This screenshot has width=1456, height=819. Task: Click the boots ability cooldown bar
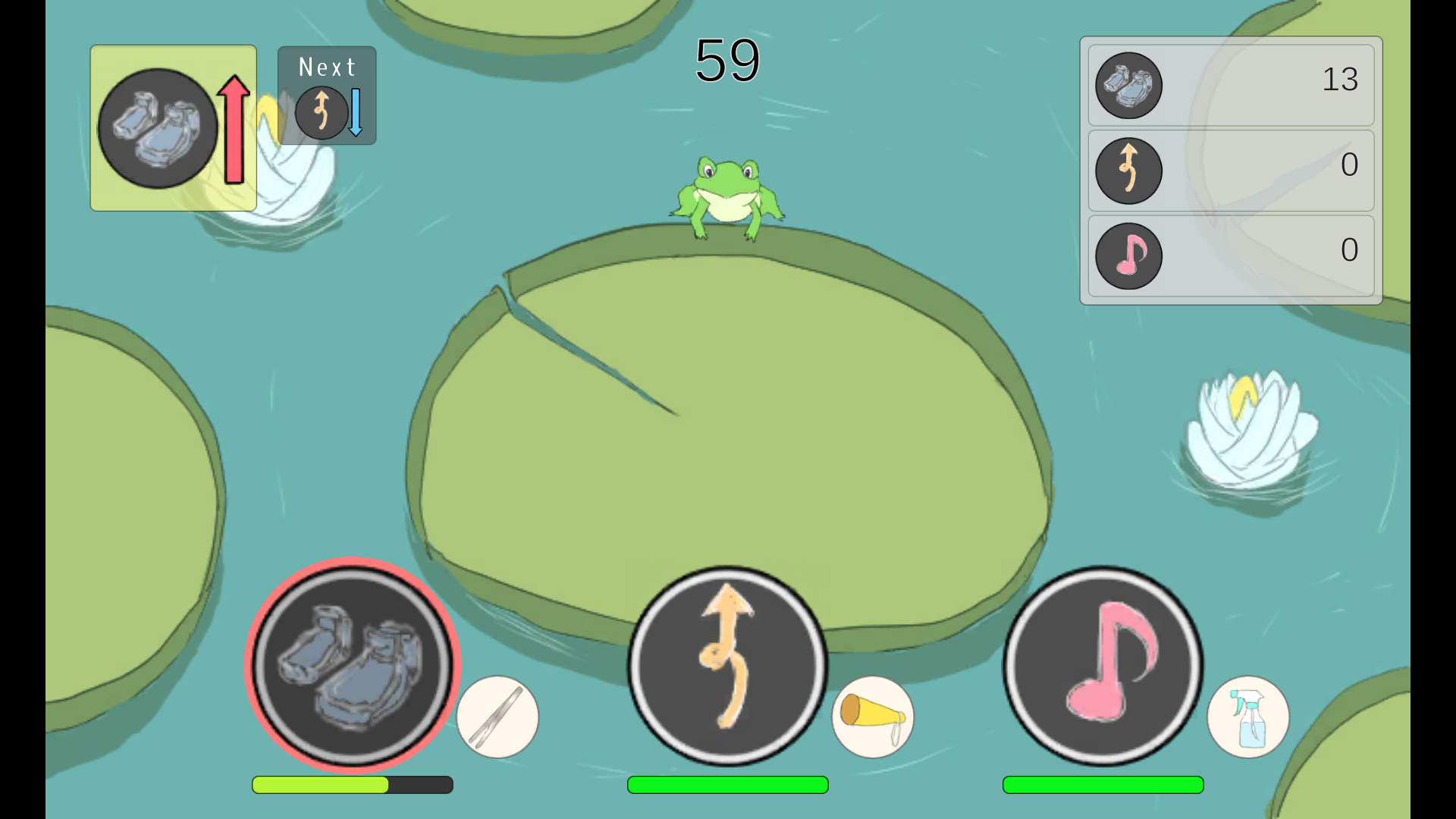click(x=351, y=786)
